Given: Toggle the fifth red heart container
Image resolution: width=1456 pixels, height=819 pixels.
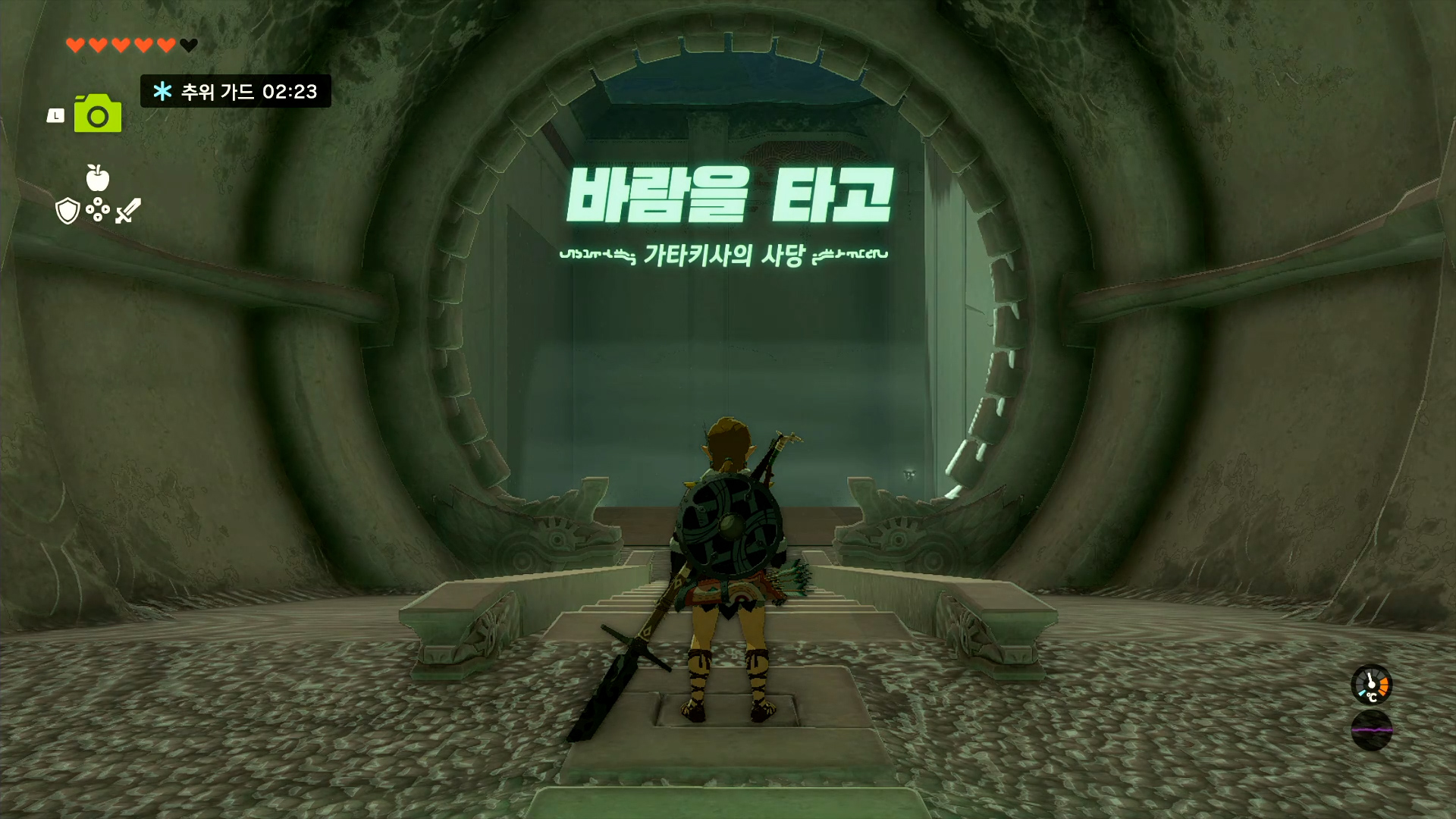Looking at the screenshot, I should pyautogui.click(x=165, y=45).
